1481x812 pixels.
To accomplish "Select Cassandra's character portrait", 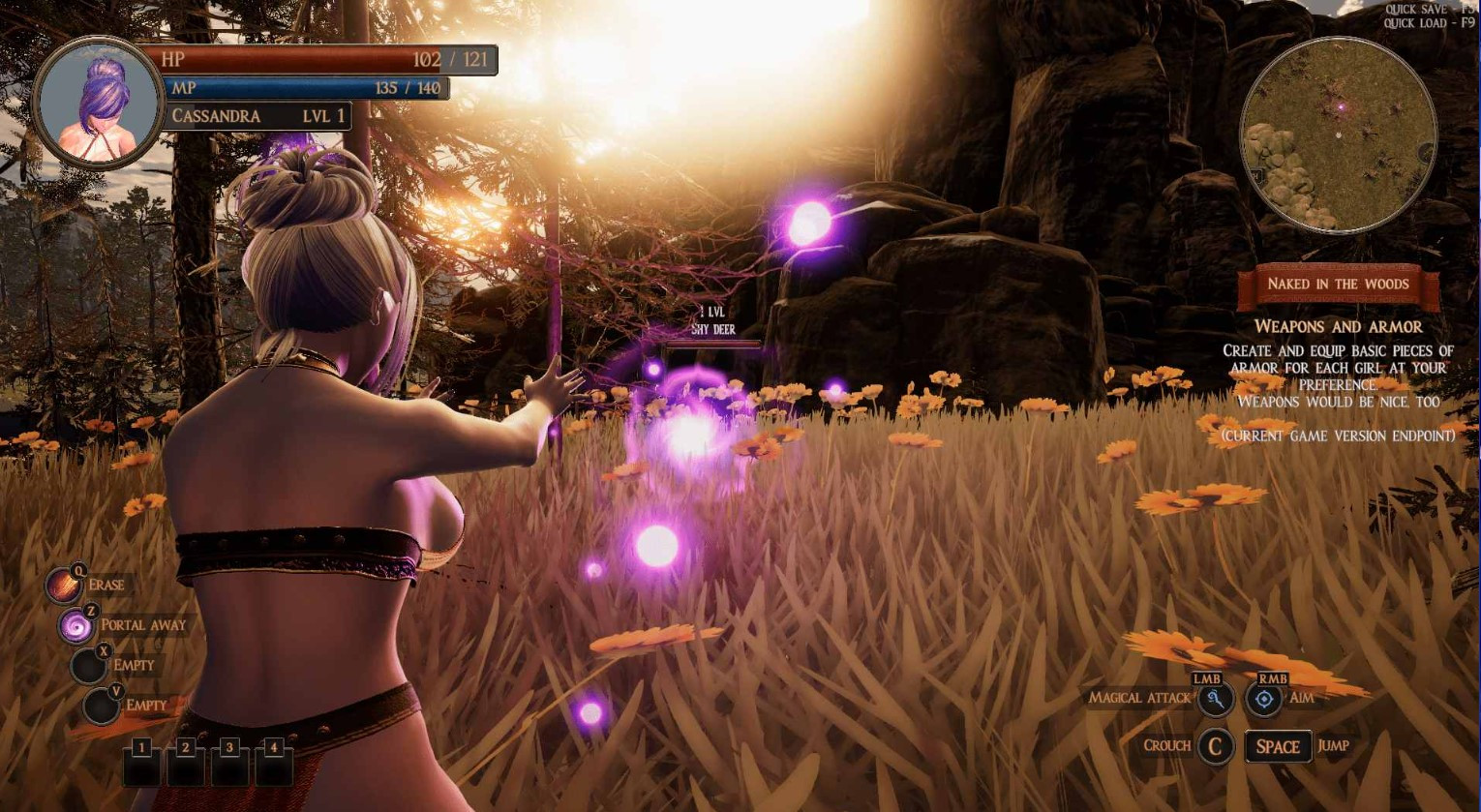I will coord(98,103).
